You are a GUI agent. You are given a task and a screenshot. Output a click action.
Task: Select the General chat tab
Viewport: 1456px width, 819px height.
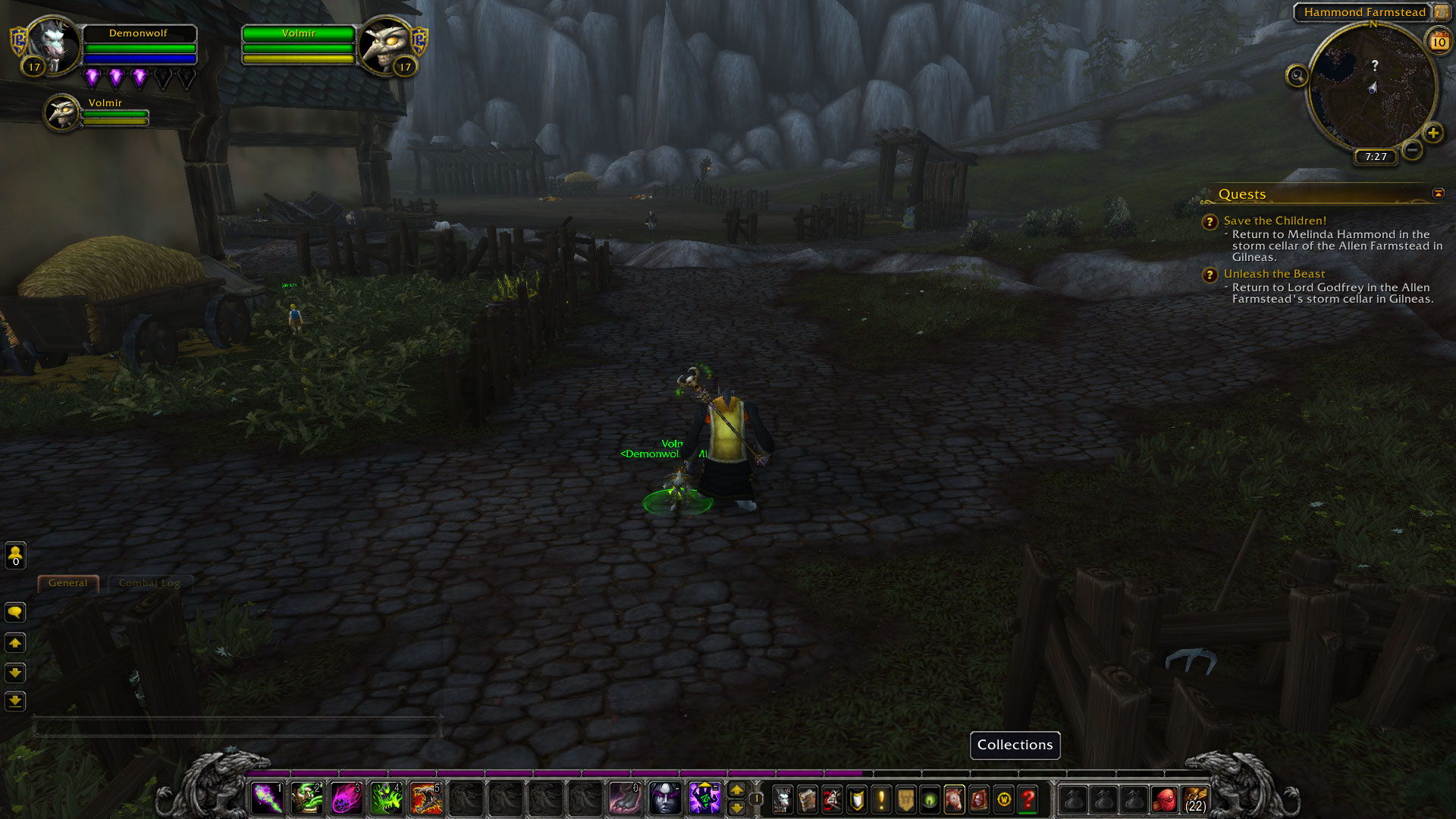click(x=68, y=583)
